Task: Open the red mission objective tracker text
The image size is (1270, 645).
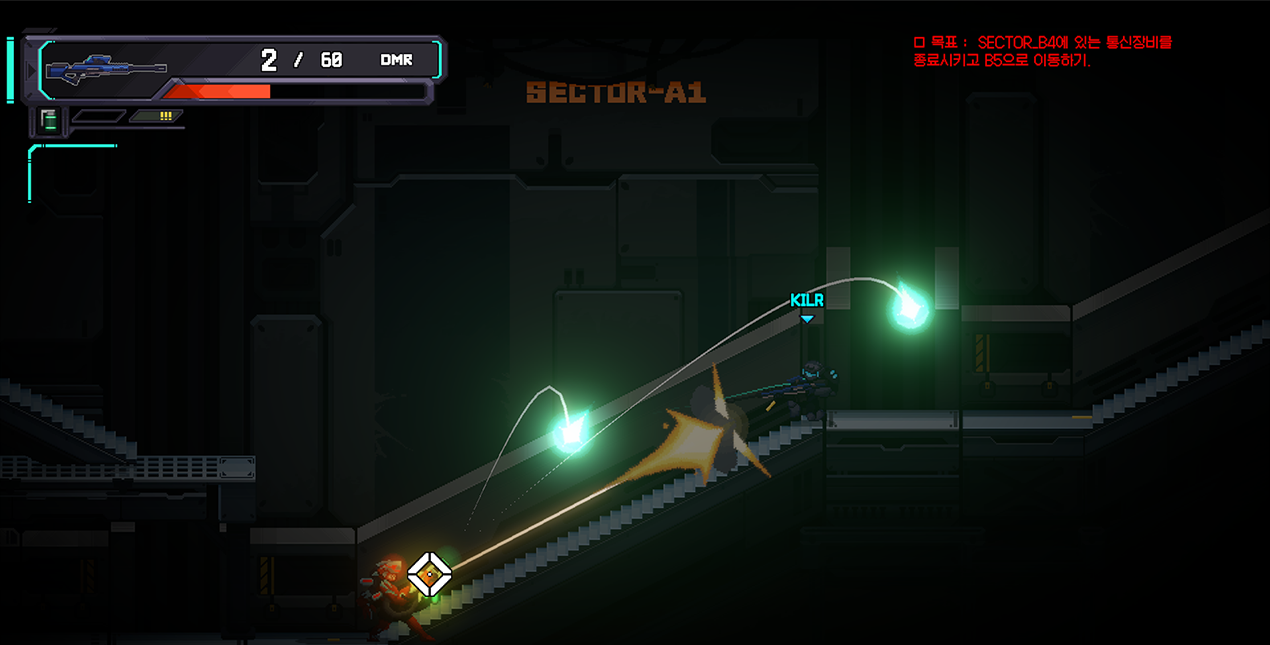Action: tap(1042, 51)
